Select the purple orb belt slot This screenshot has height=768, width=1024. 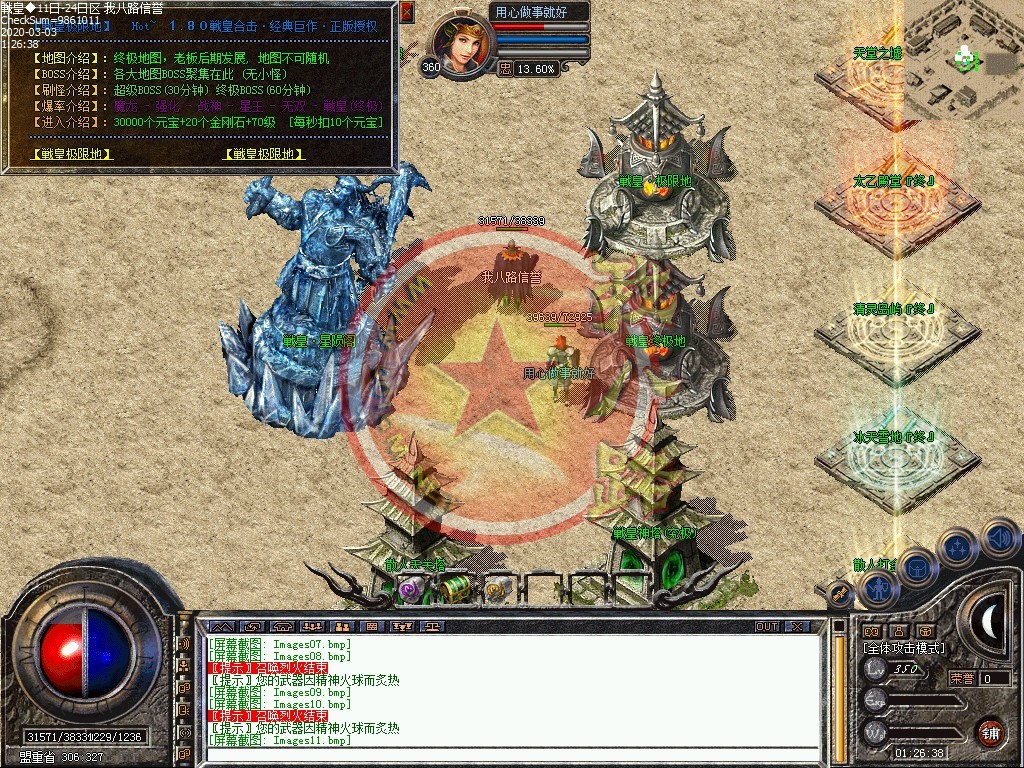click(x=410, y=590)
